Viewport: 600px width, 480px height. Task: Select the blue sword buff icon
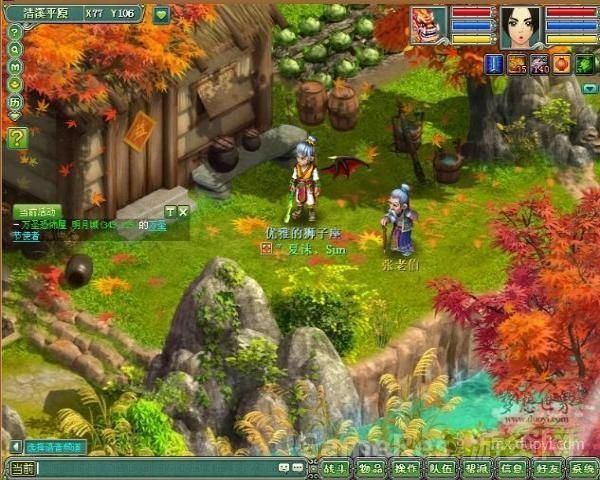tap(493, 65)
